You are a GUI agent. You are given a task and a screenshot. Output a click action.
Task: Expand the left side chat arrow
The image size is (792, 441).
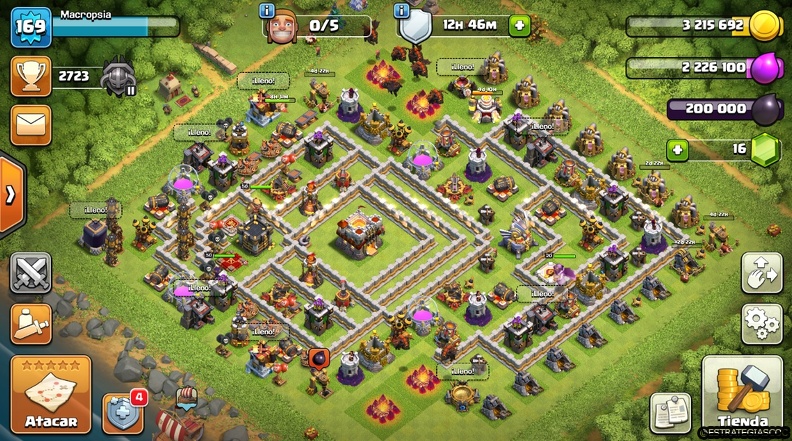click(9, 193)
